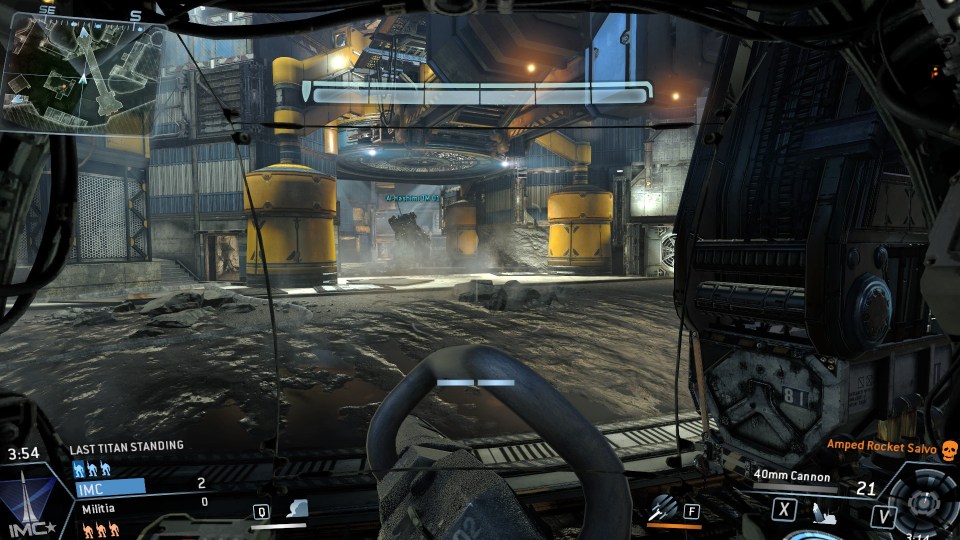Screen dimensions: 960x540
Task: Select the IMC team row
Action: point(142,486)
